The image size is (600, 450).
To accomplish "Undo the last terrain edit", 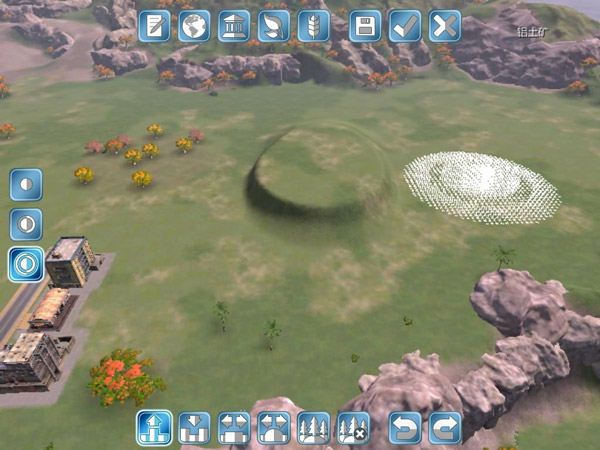I will coord(405,428).
